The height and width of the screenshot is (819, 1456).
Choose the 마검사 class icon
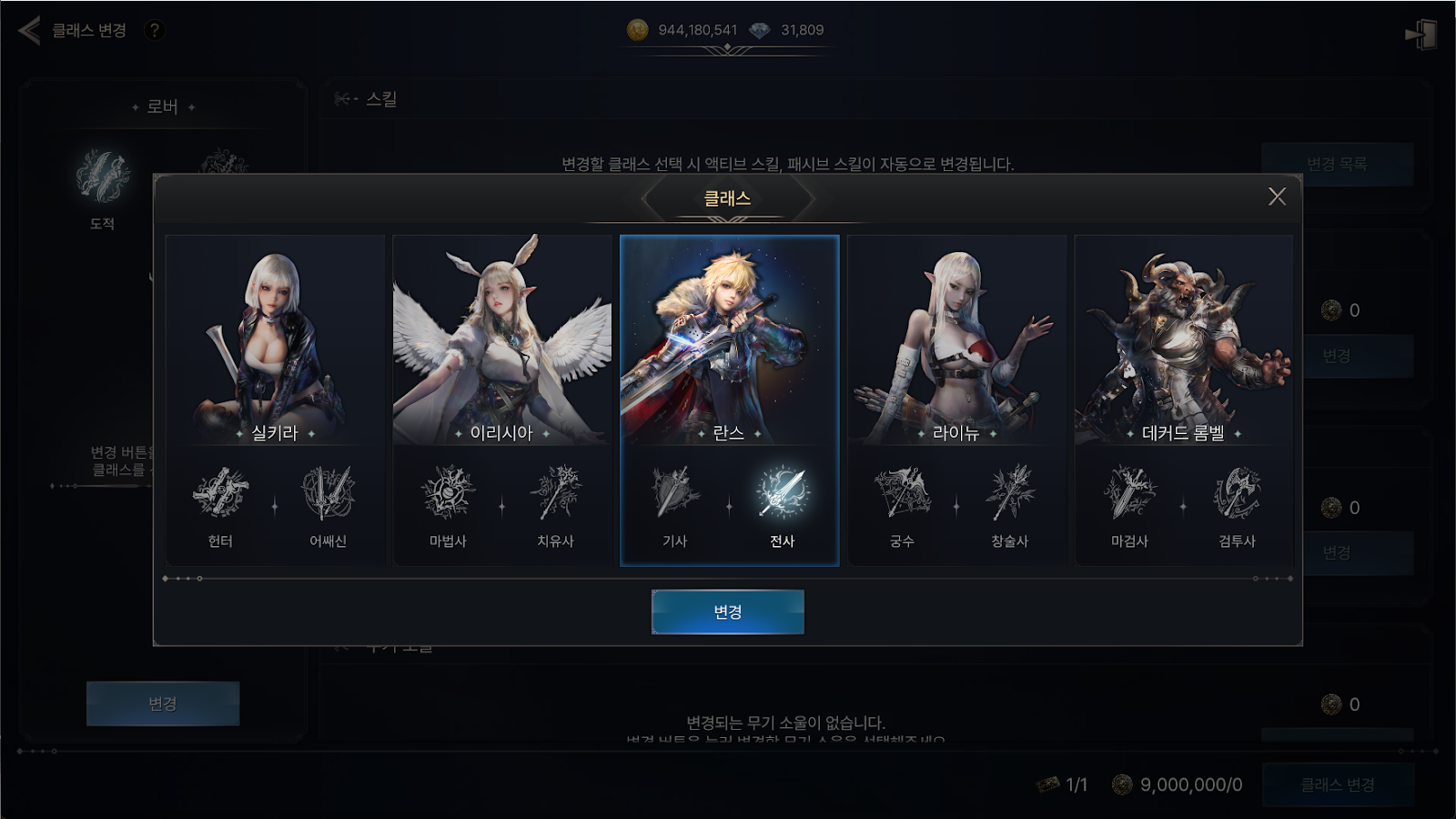[x=1129, y=494]
